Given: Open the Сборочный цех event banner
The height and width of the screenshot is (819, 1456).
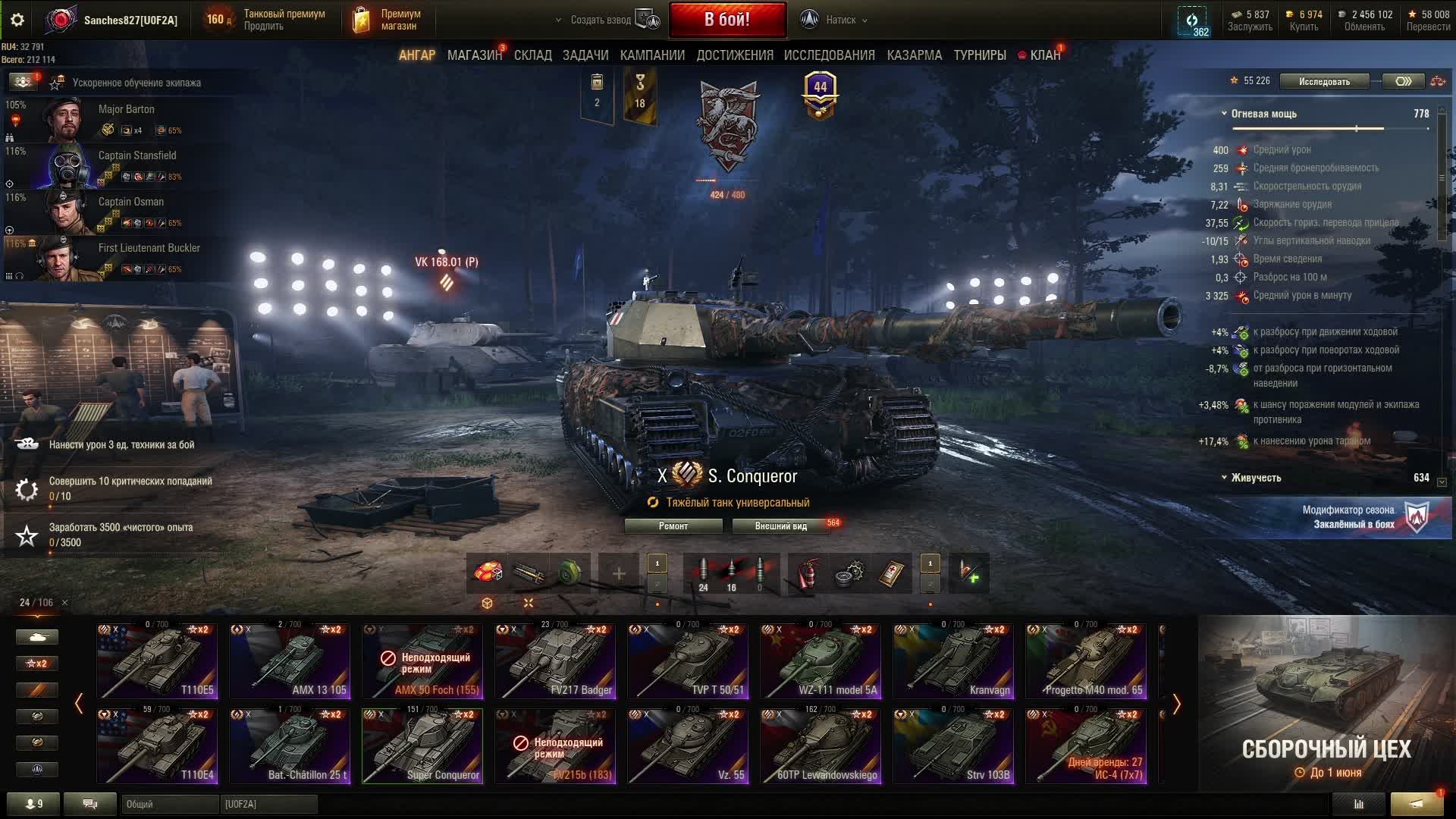Looking at the screenshot, I should pos(1326,703).
